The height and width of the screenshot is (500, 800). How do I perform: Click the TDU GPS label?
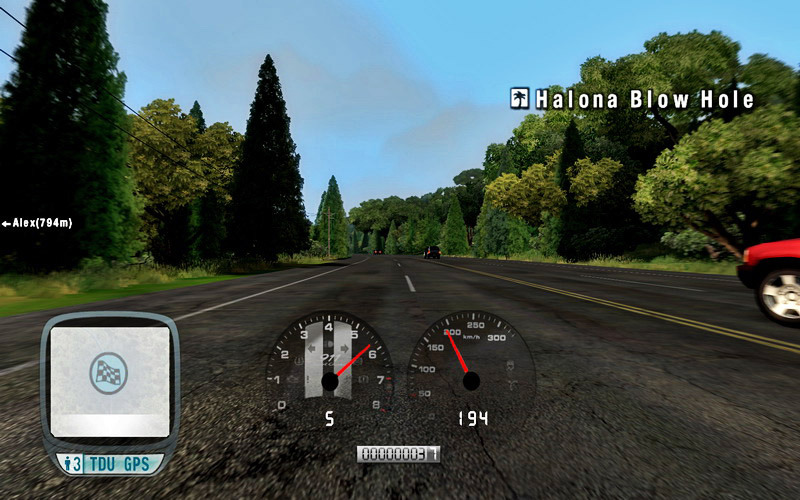pos(118,464)
